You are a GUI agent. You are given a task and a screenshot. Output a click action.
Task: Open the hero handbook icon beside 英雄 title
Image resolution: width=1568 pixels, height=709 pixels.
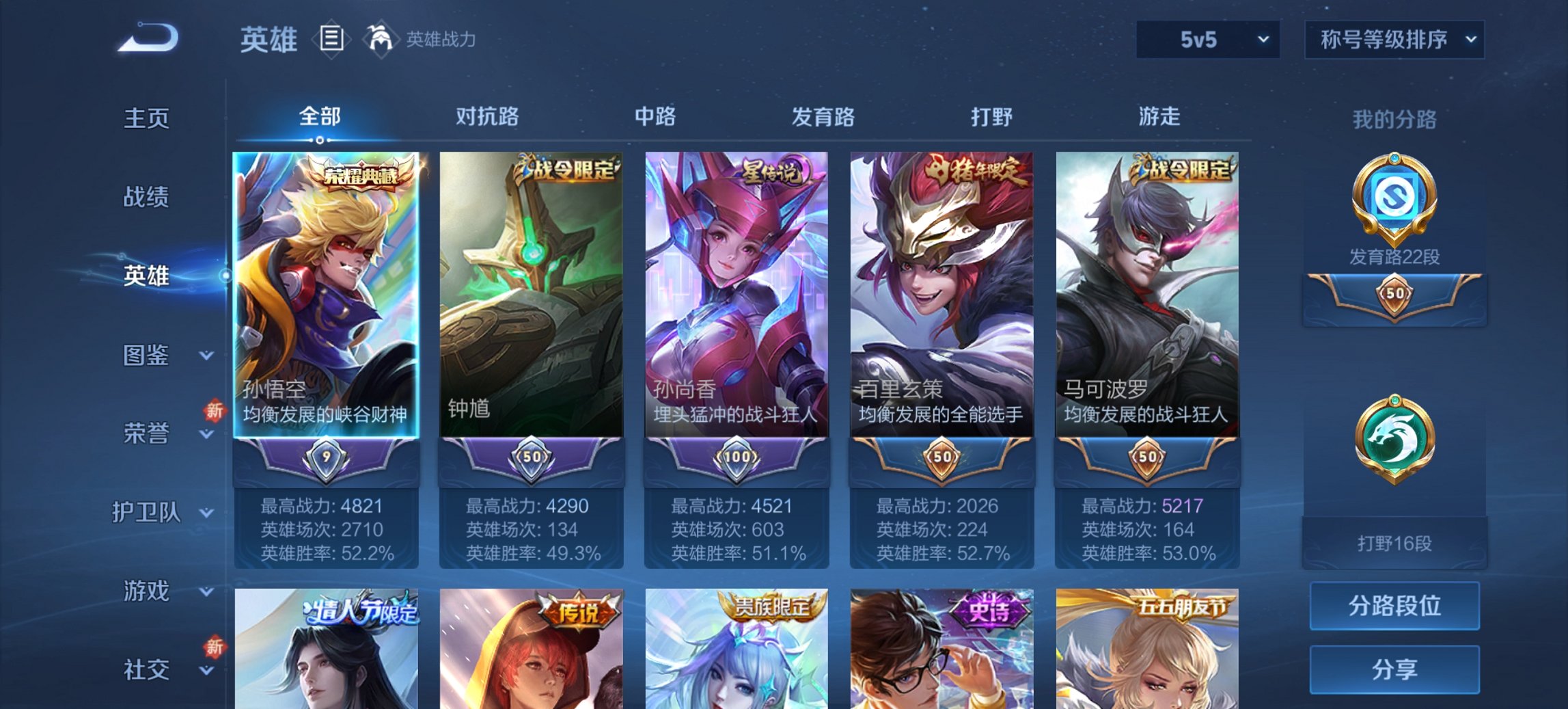(333, 40)
